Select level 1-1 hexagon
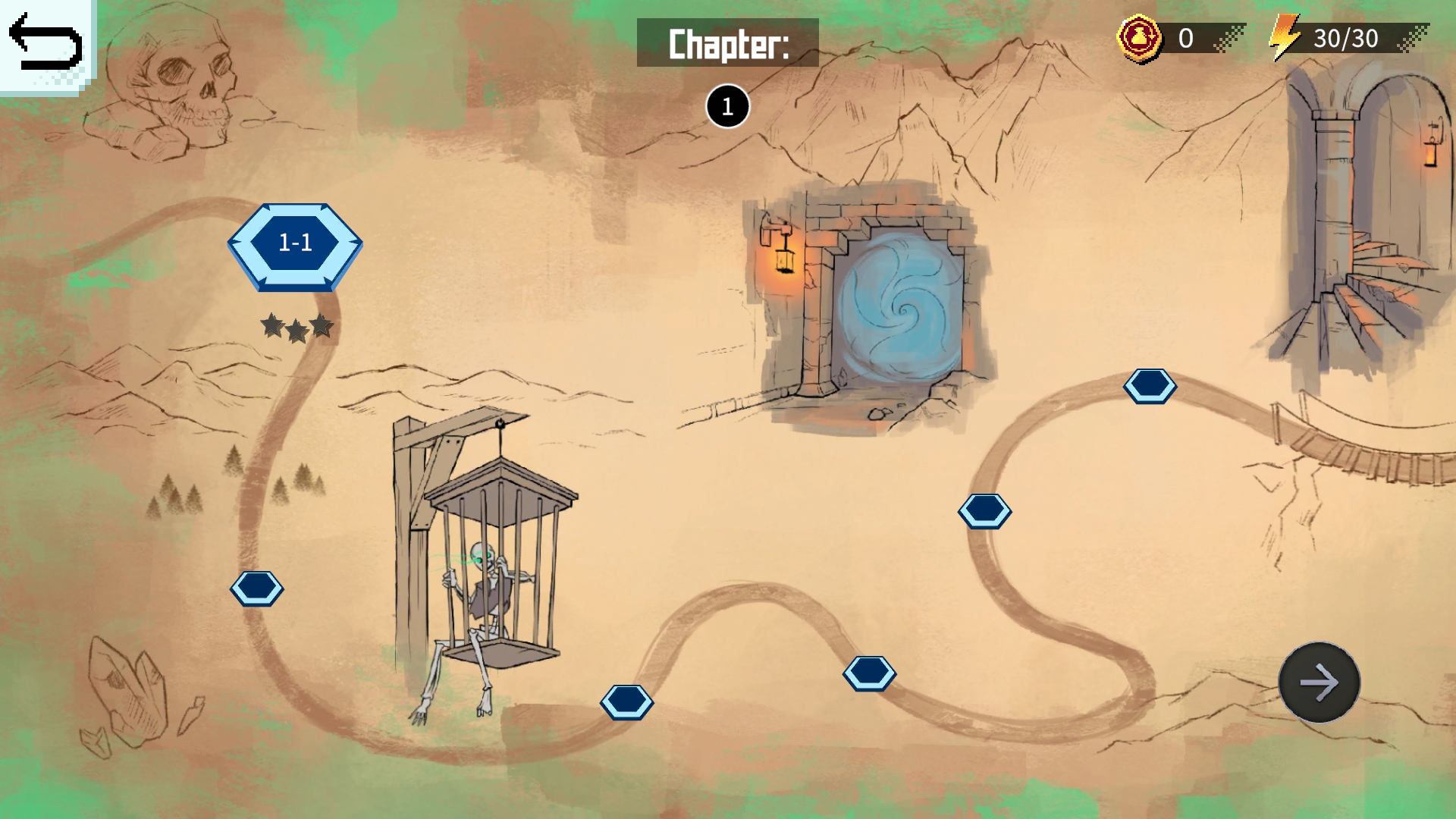This screenshot has width=1456, height=819. pos(295,245)
